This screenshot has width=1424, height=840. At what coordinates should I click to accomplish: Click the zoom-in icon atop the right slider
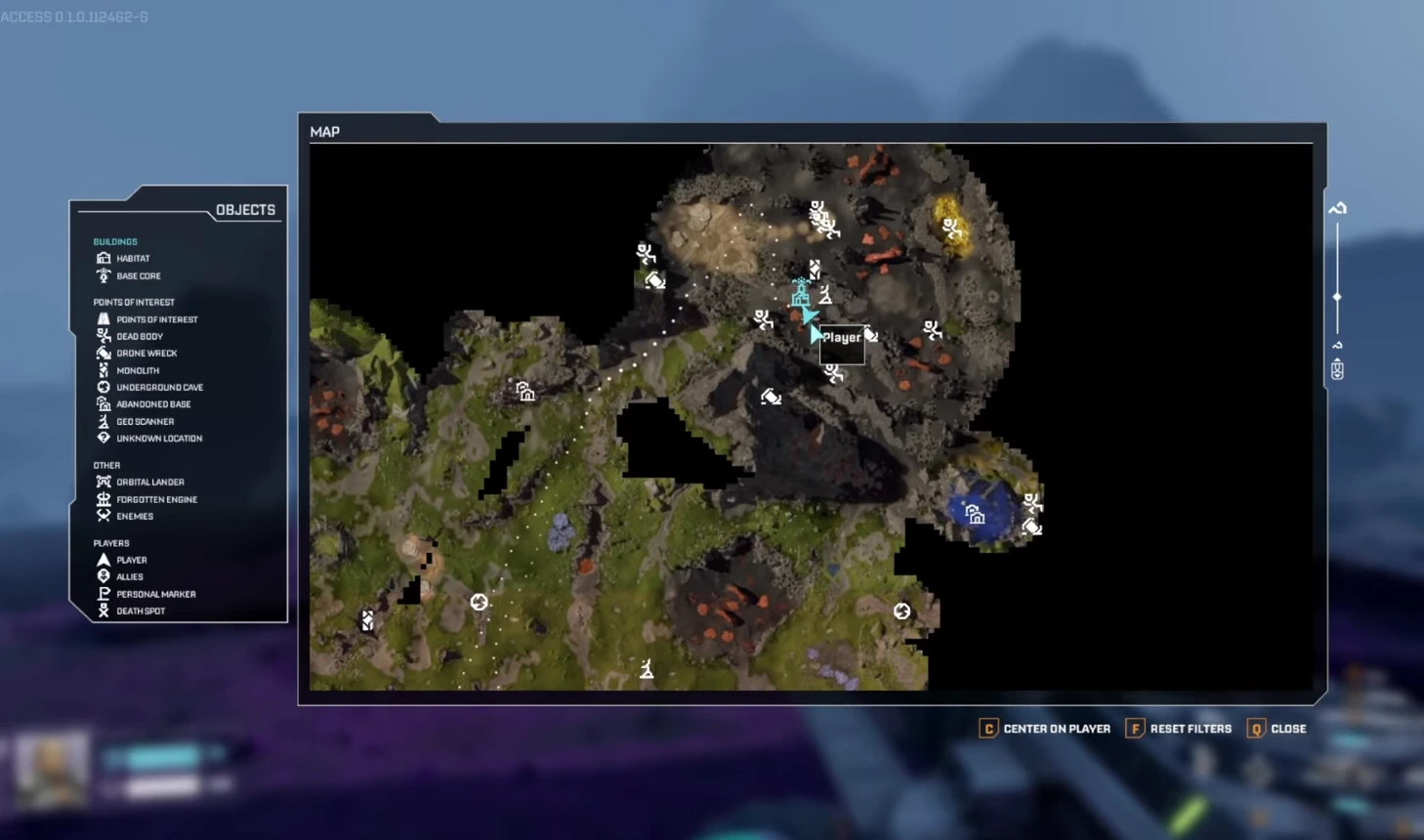1335,208
